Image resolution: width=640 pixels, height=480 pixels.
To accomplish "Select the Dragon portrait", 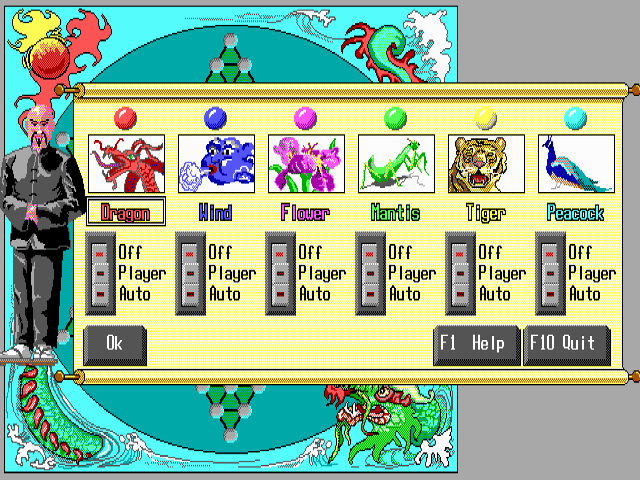I will [126, 164].
